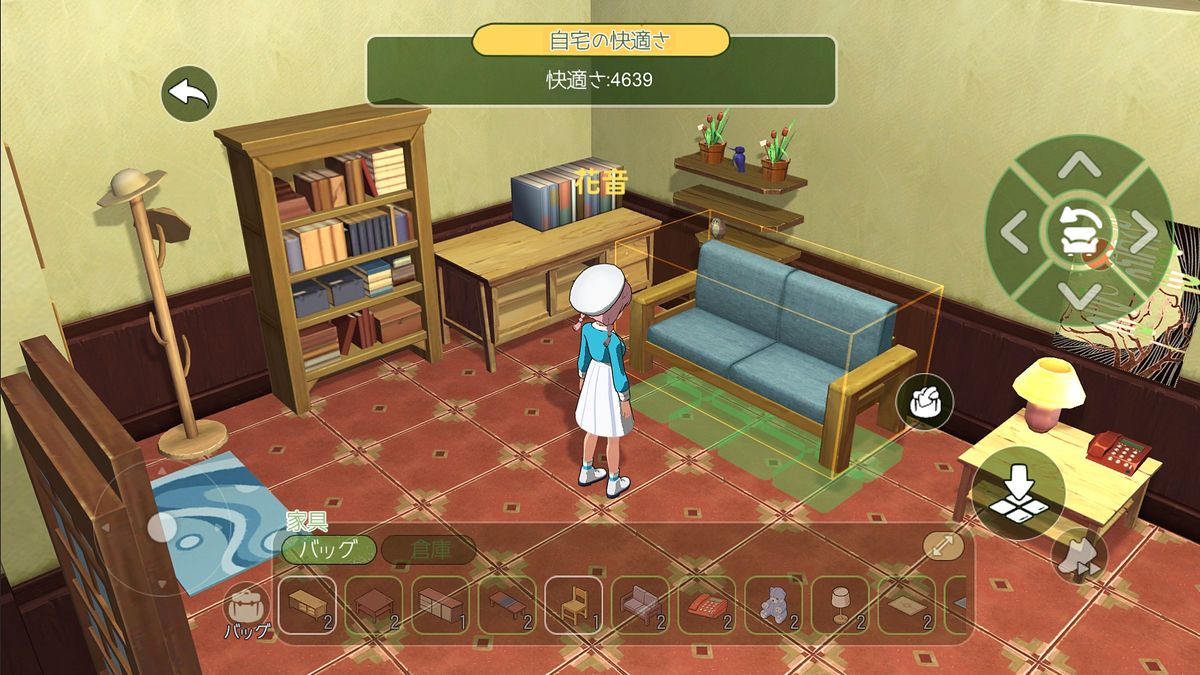Move furniture right with the right arrow

(1142, 233)
